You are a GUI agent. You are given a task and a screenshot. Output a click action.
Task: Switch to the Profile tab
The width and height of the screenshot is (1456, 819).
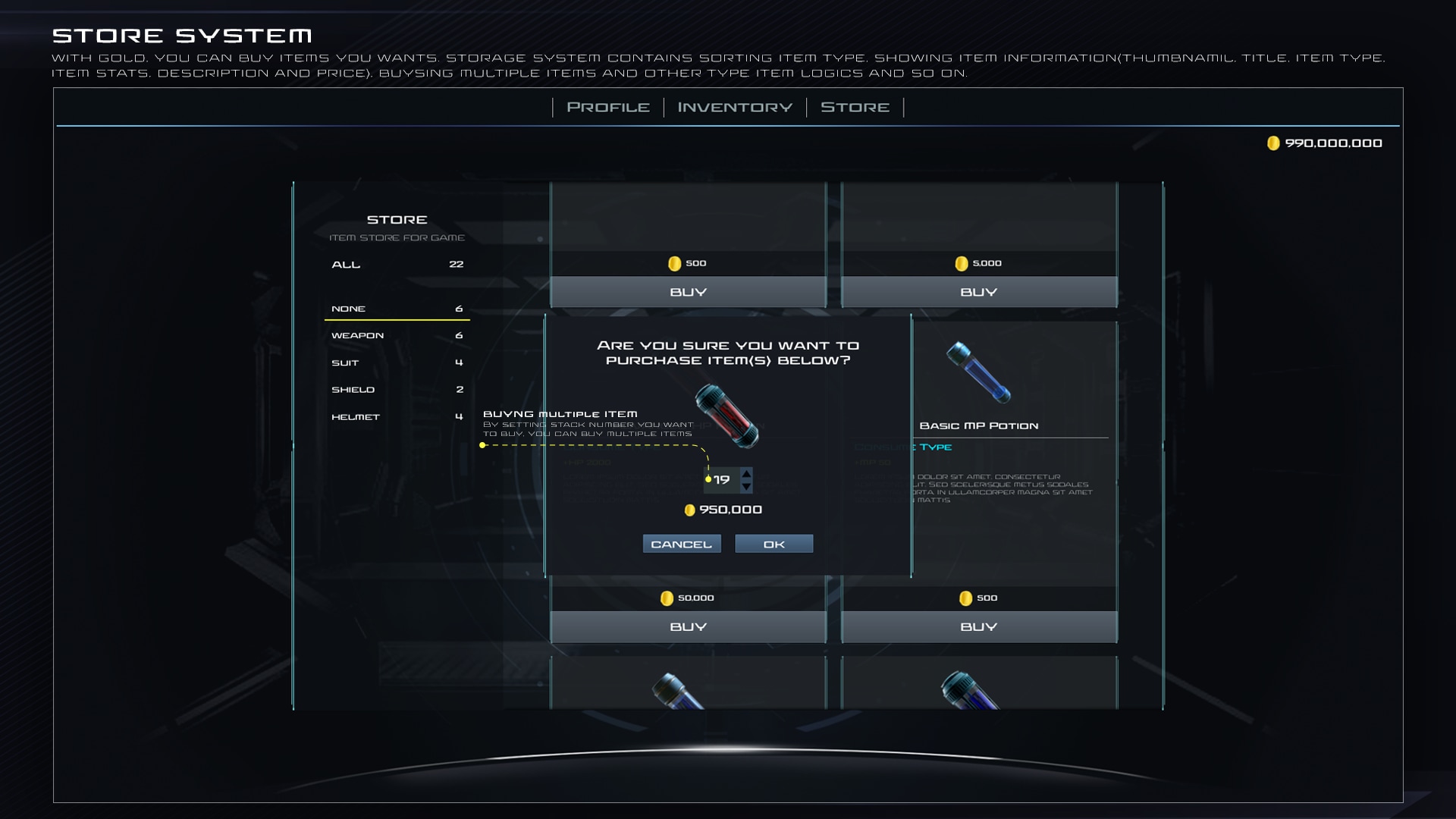[x=607, y=107]
